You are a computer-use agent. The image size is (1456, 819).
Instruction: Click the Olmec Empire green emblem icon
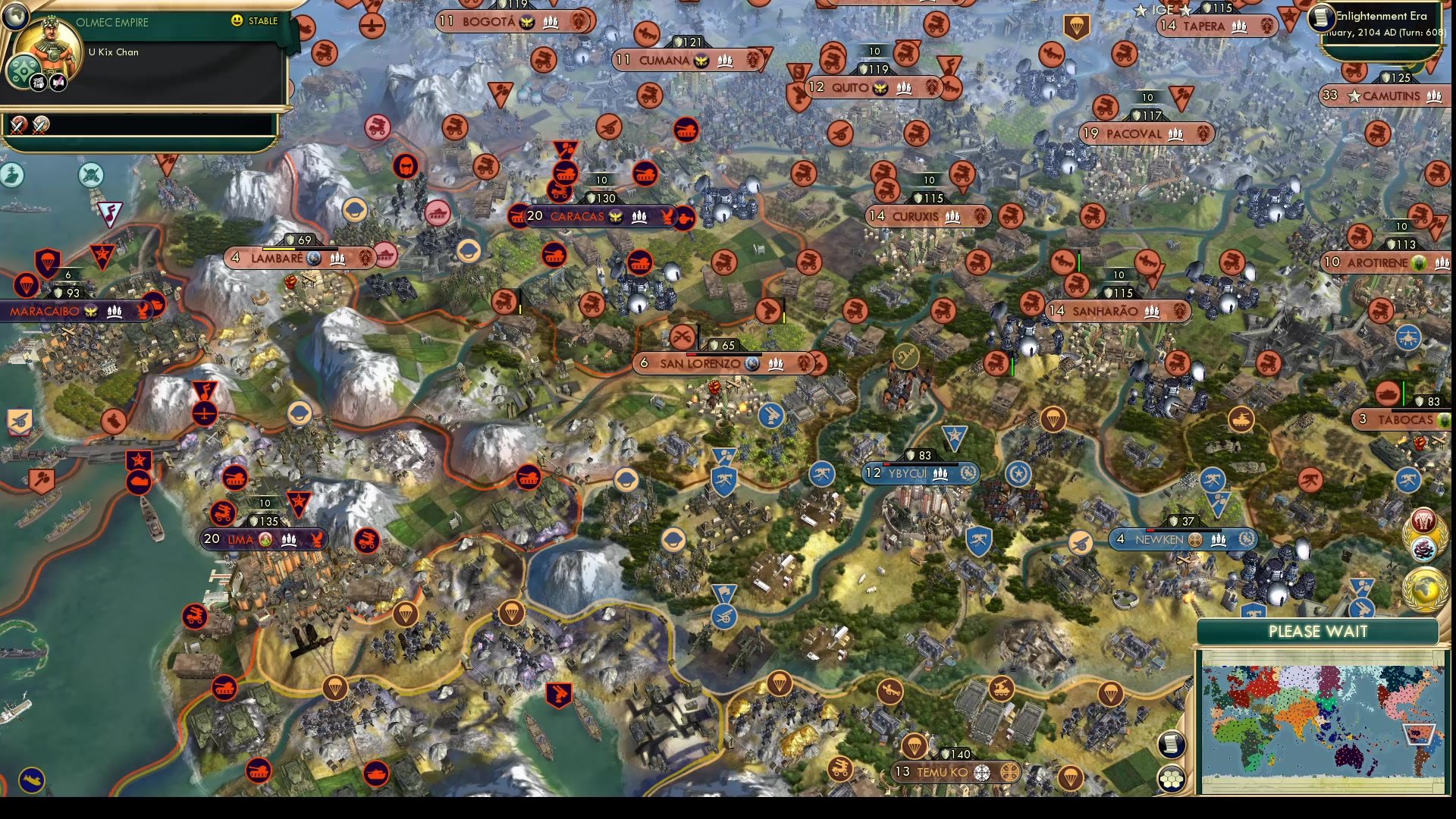23,70
